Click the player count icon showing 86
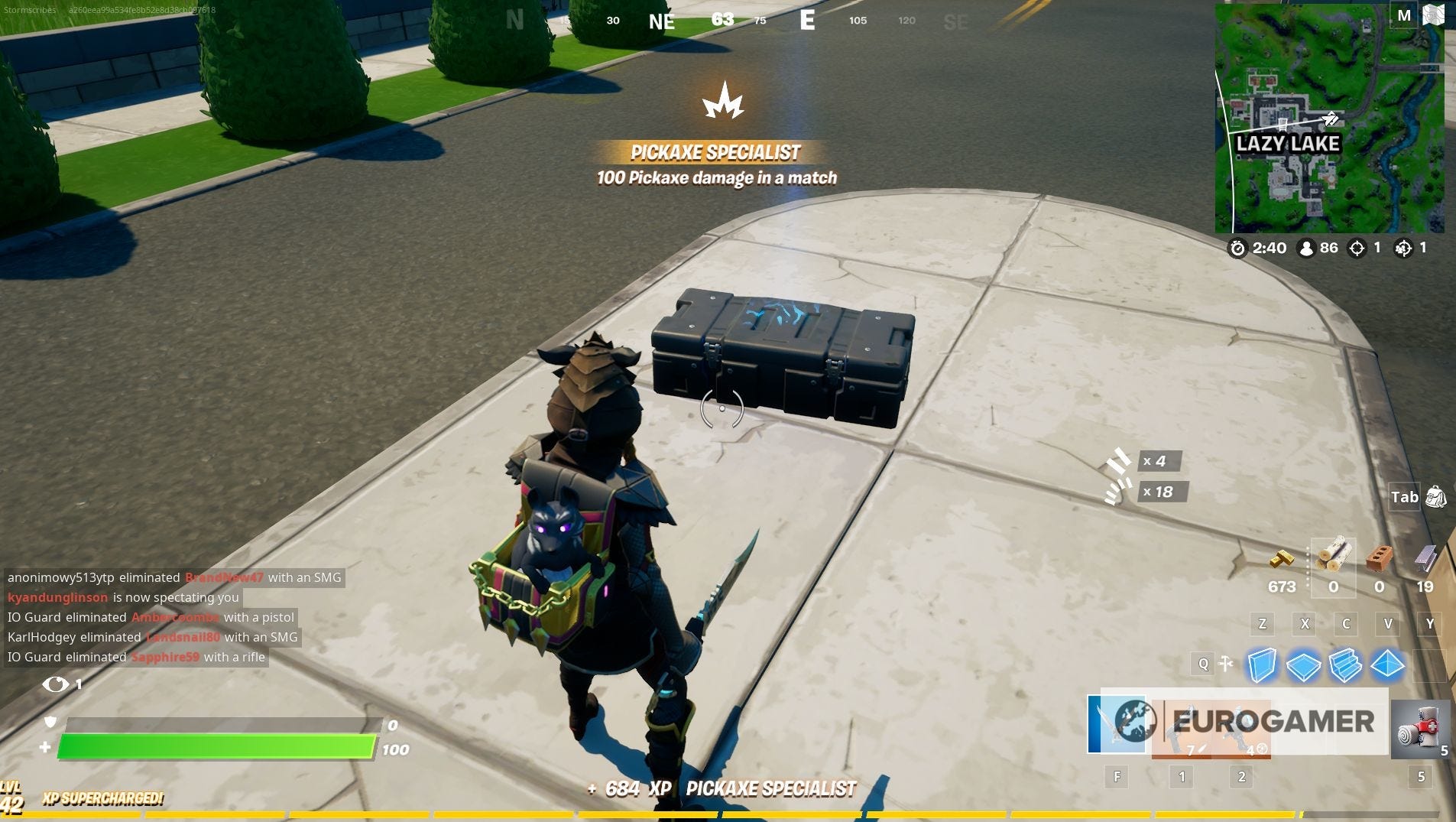 (x=1308, y=248)
